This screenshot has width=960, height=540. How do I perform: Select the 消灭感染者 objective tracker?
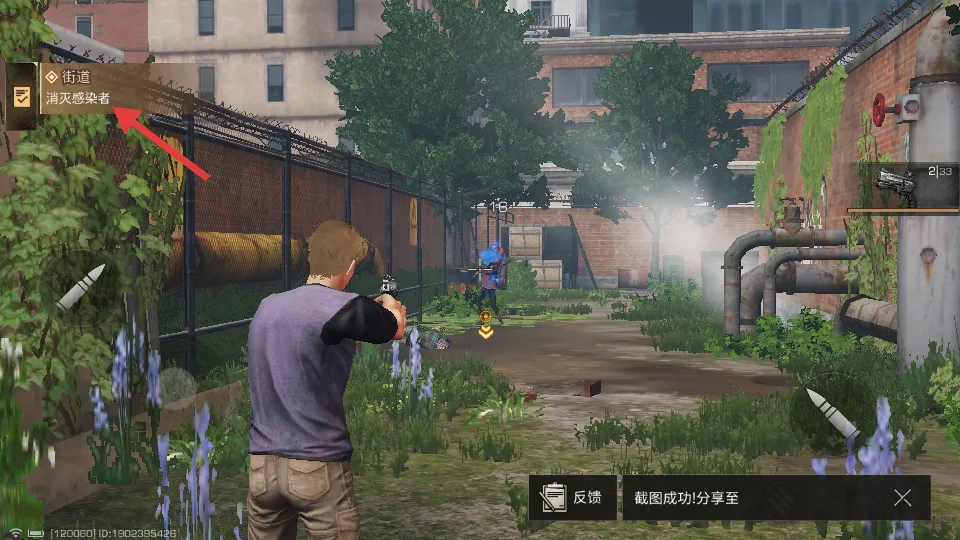[x=78, y=99]
